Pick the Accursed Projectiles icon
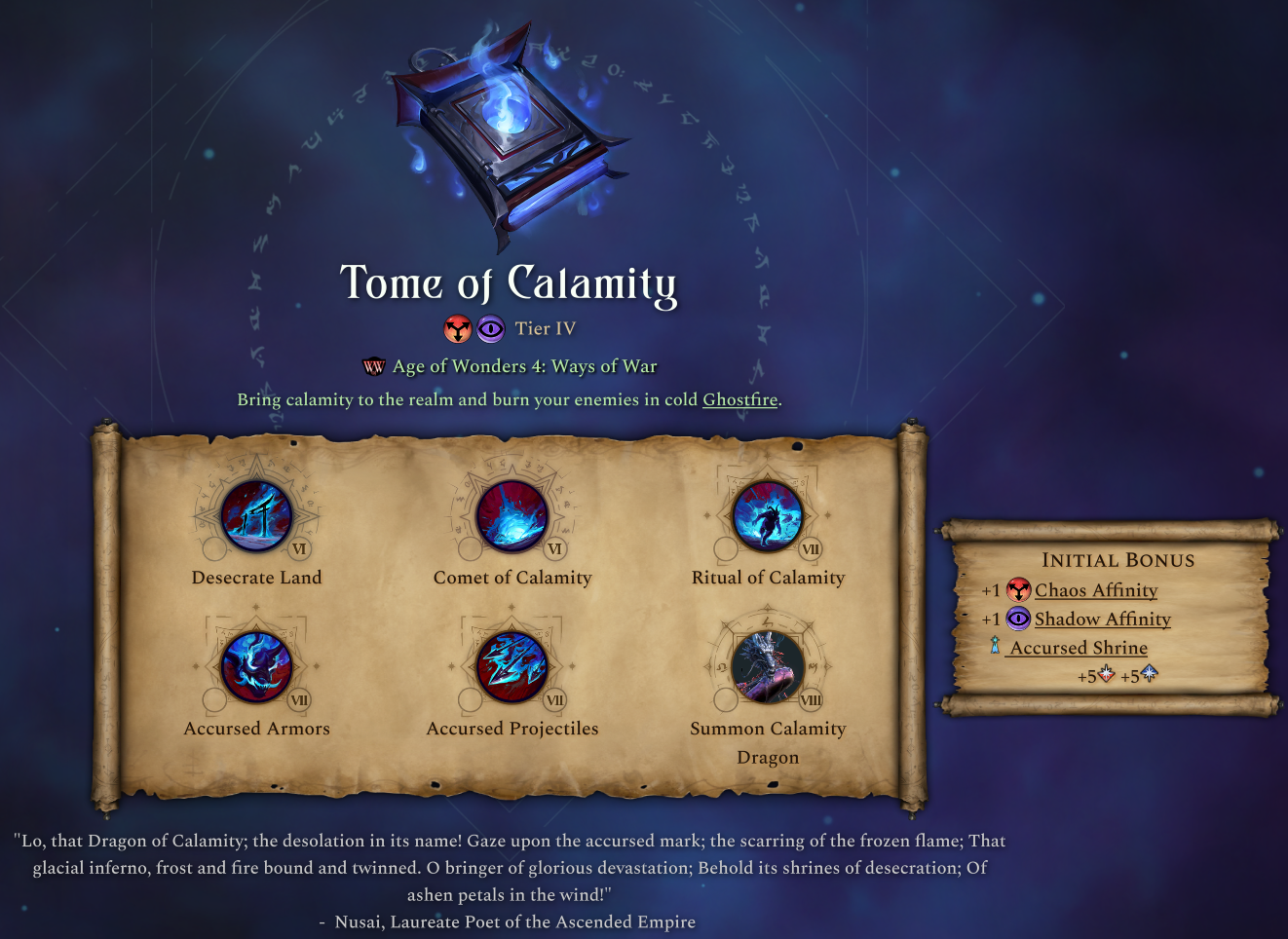This screenshot has height=939, width=1288. pos(512,667)
